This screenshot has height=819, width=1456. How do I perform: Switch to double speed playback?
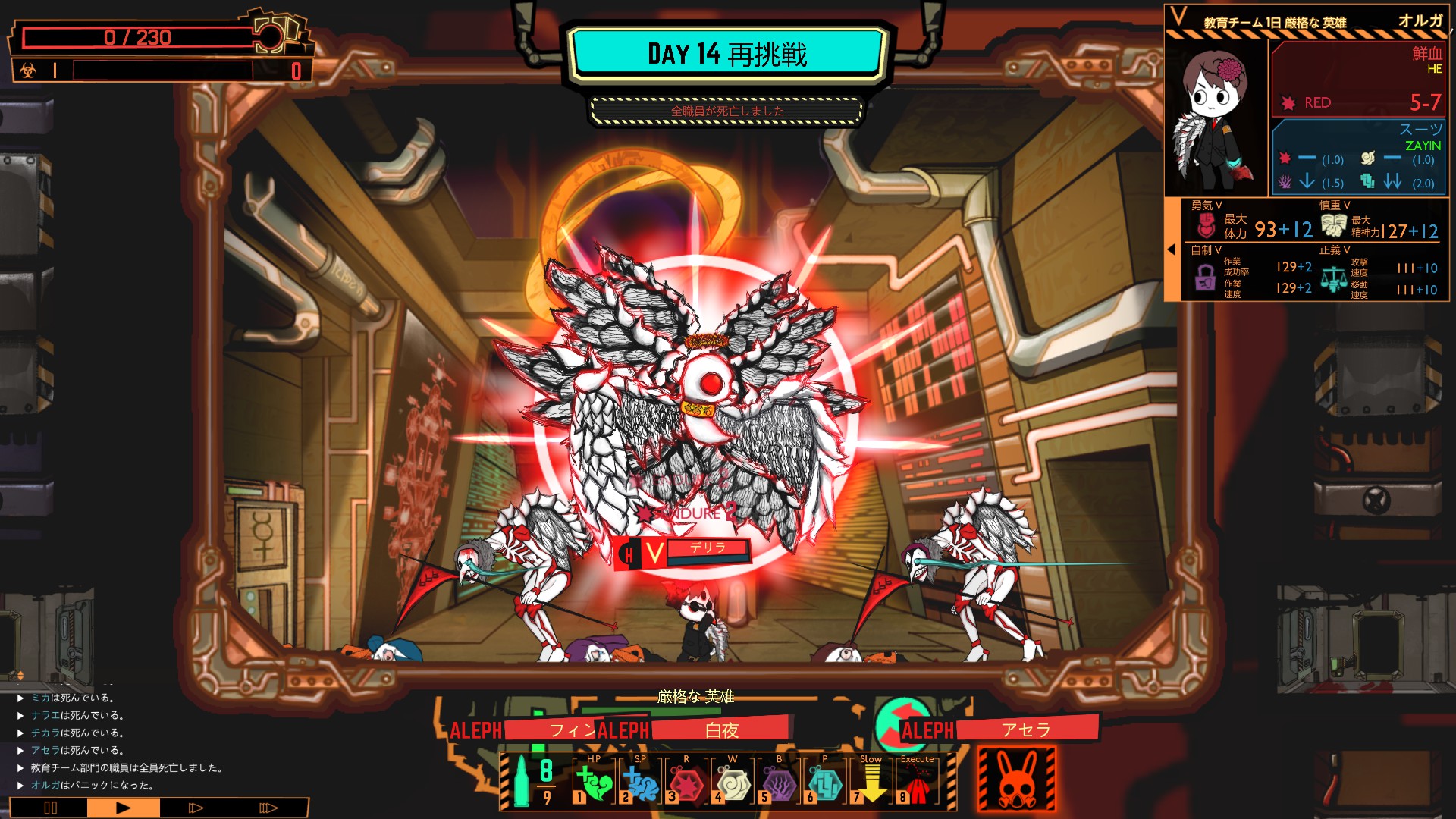click(x=196, y=808)
